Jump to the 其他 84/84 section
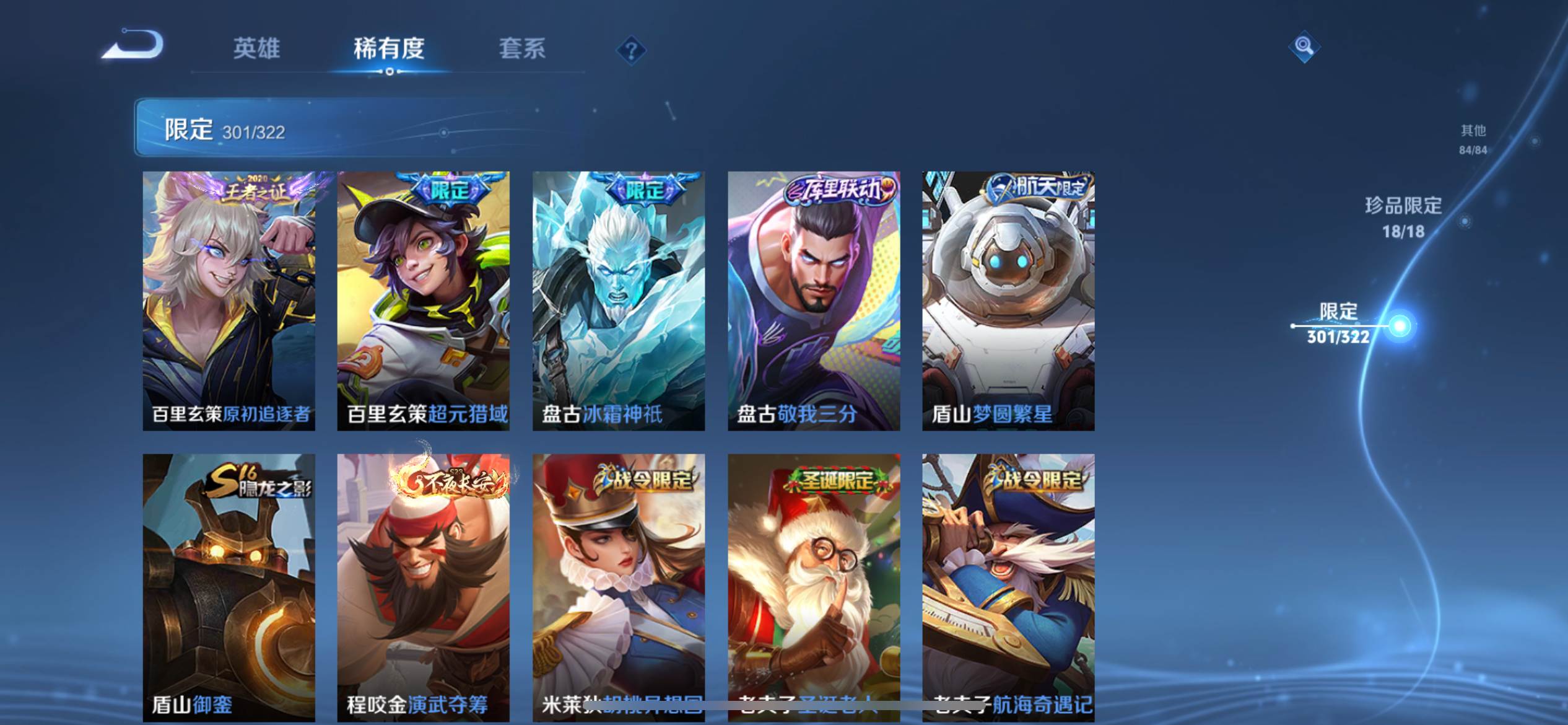 (x=1473, y=139)
